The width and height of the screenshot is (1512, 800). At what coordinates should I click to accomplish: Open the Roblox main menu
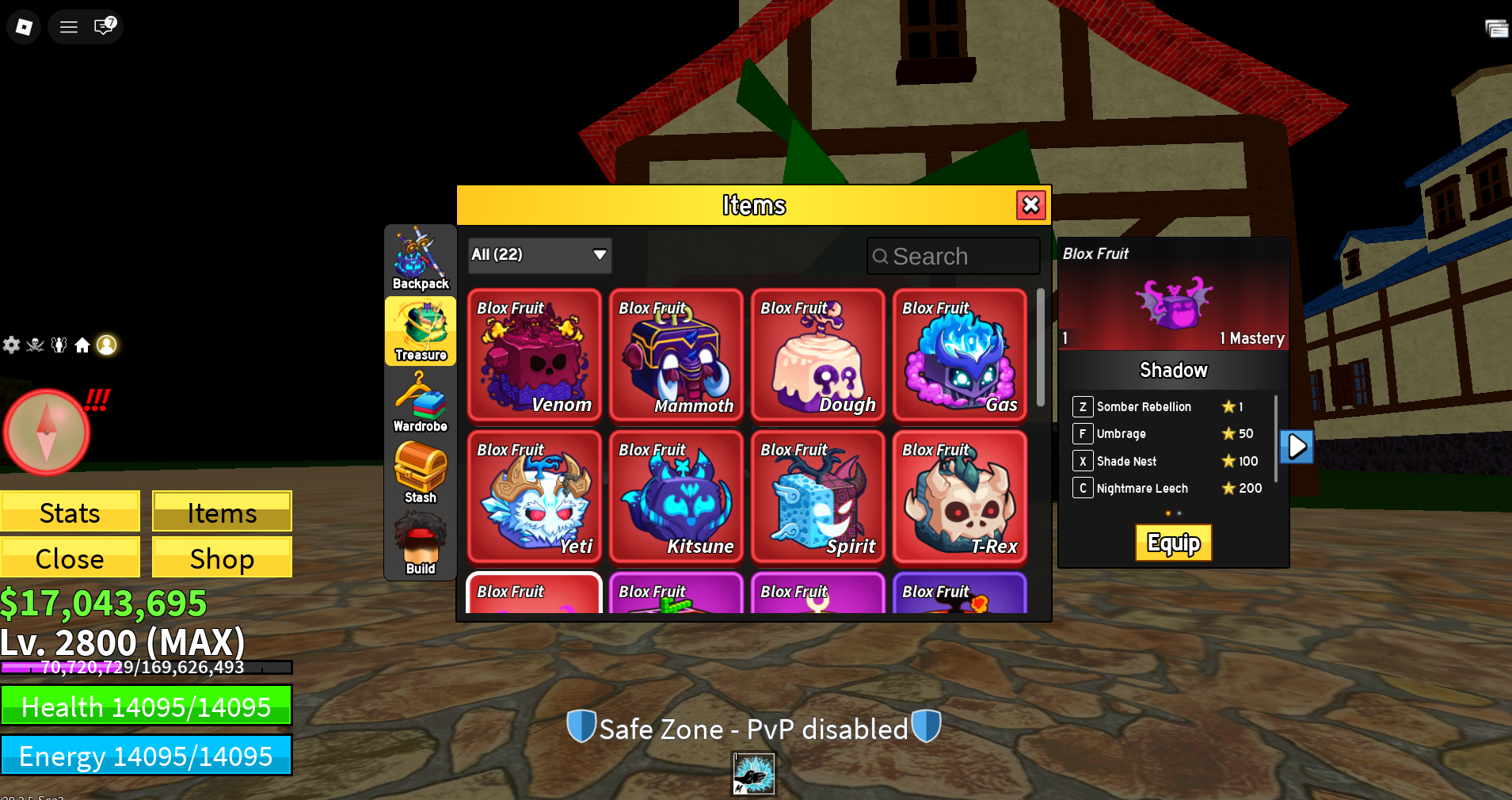click(24, 27)
